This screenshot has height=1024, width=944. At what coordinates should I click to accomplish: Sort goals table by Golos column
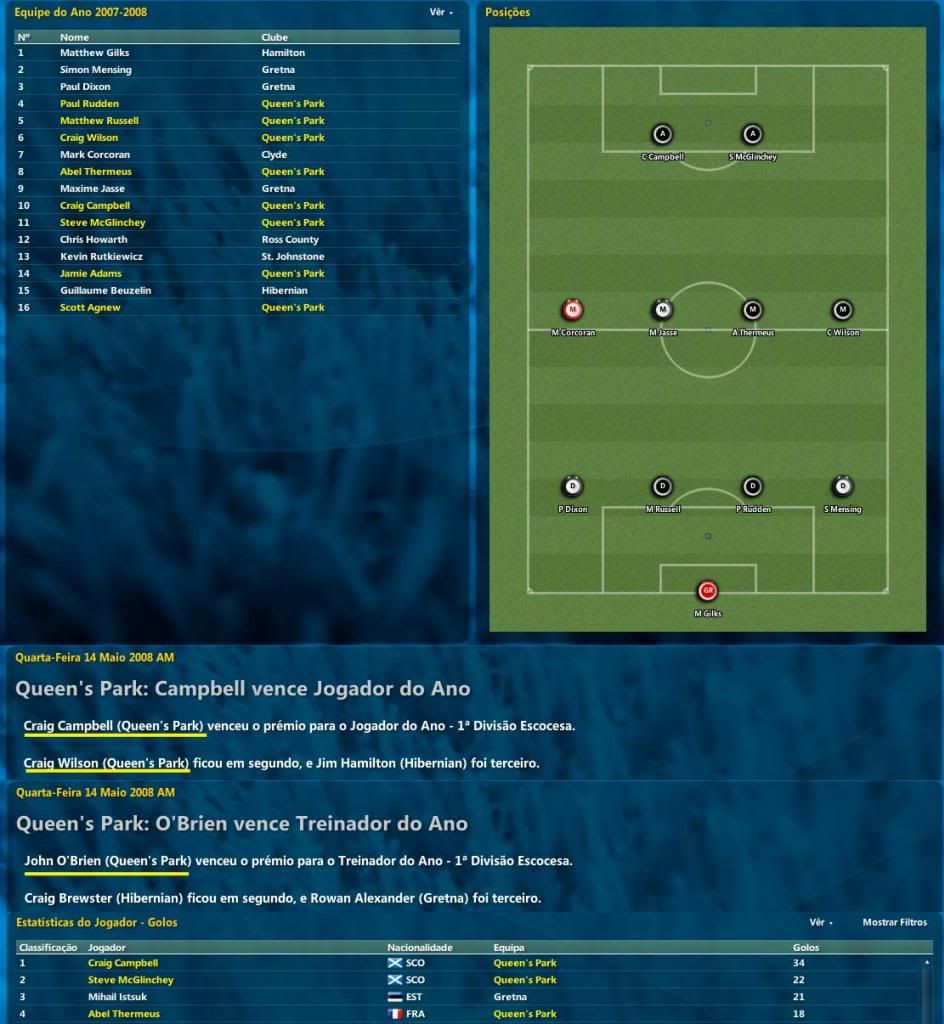coord(805,947)
